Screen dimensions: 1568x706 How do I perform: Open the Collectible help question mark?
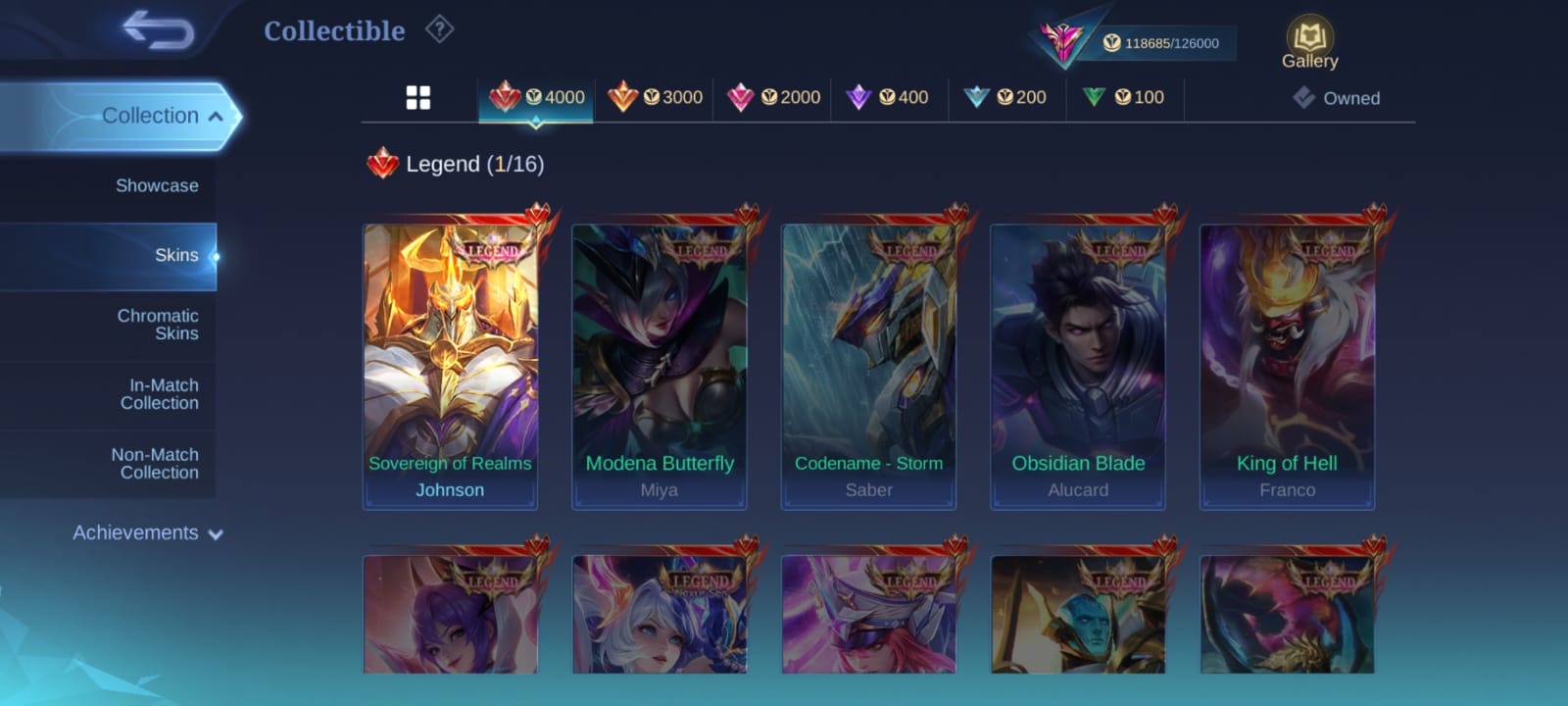439,30
